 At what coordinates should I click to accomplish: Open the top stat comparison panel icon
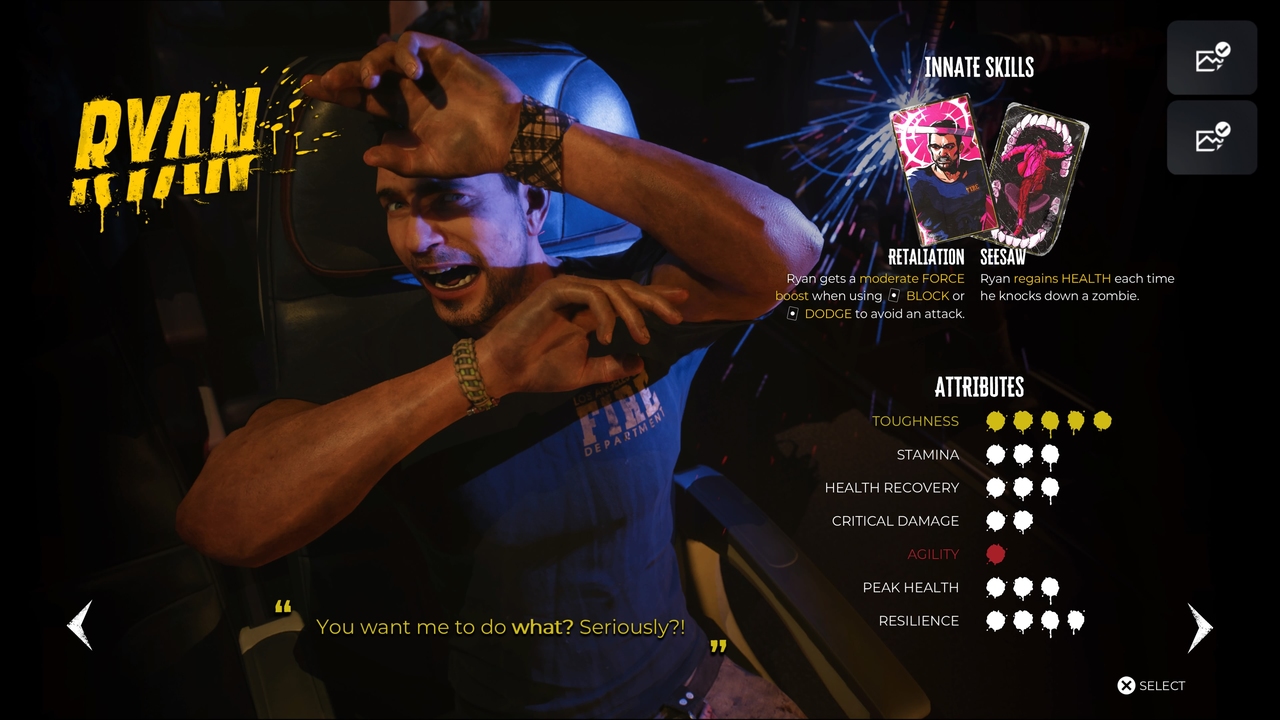[1211, 57]
